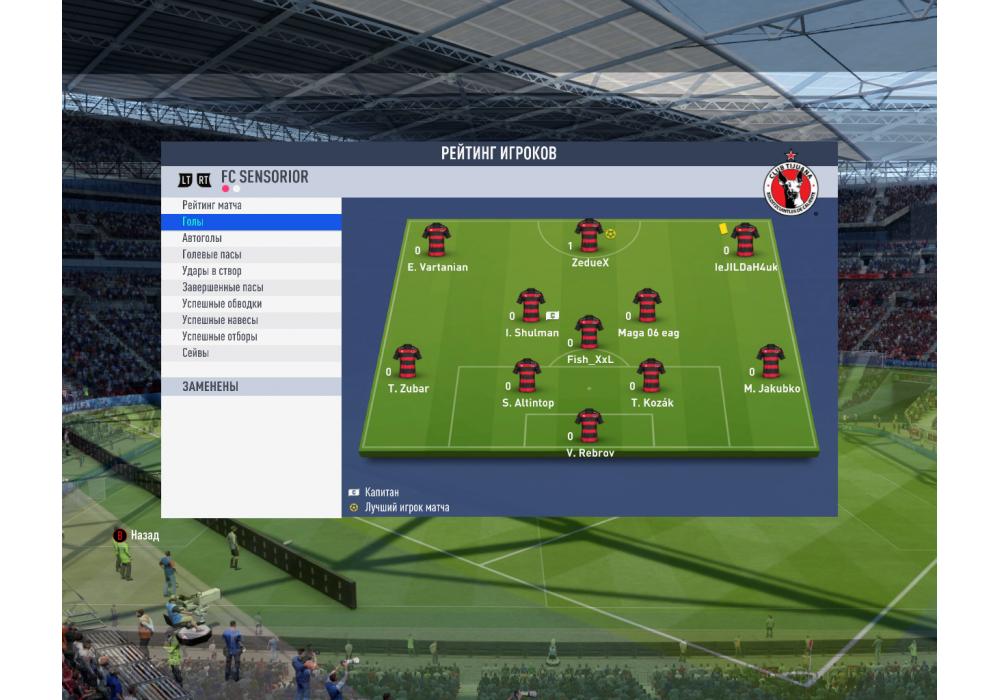This screenshot has width=1000, height=700.
Task: Select M. Jakubko on the formation
Action: tap(770, 362)
